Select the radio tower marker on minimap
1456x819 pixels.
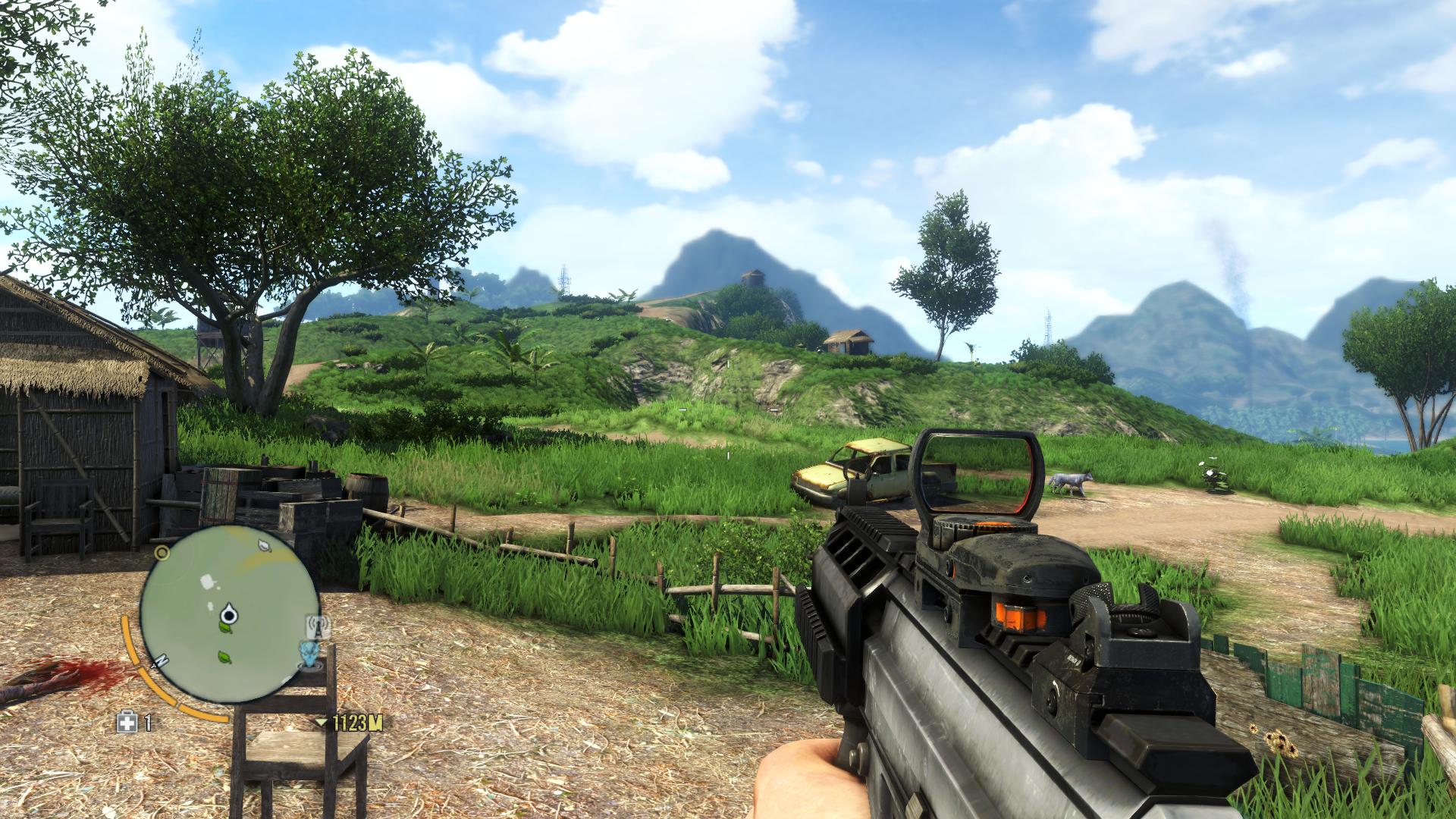[x=318, y=625]
